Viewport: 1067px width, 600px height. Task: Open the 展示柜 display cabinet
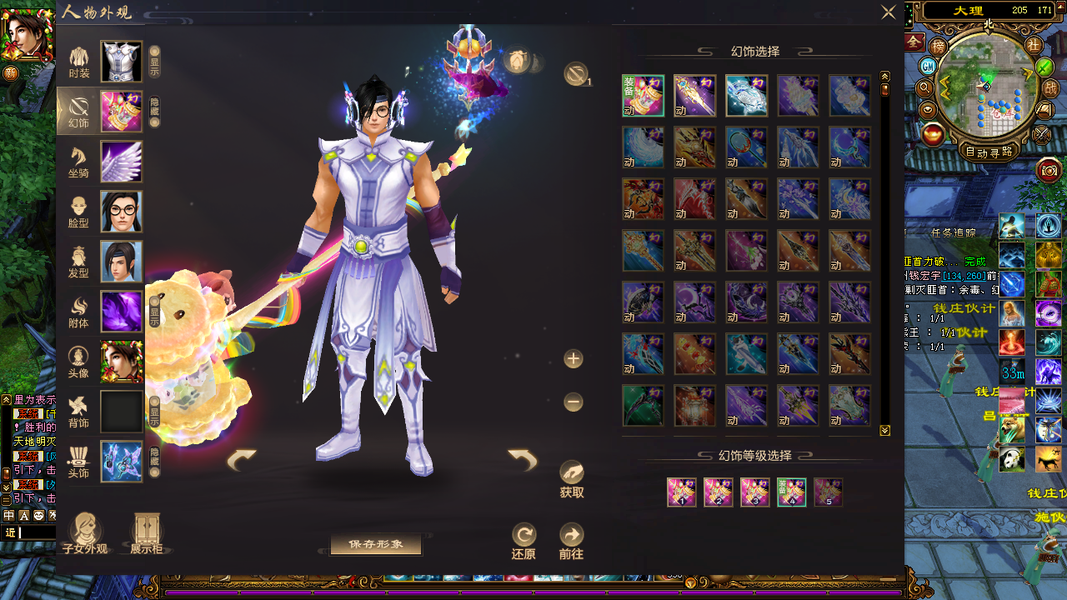coord(146,533)
